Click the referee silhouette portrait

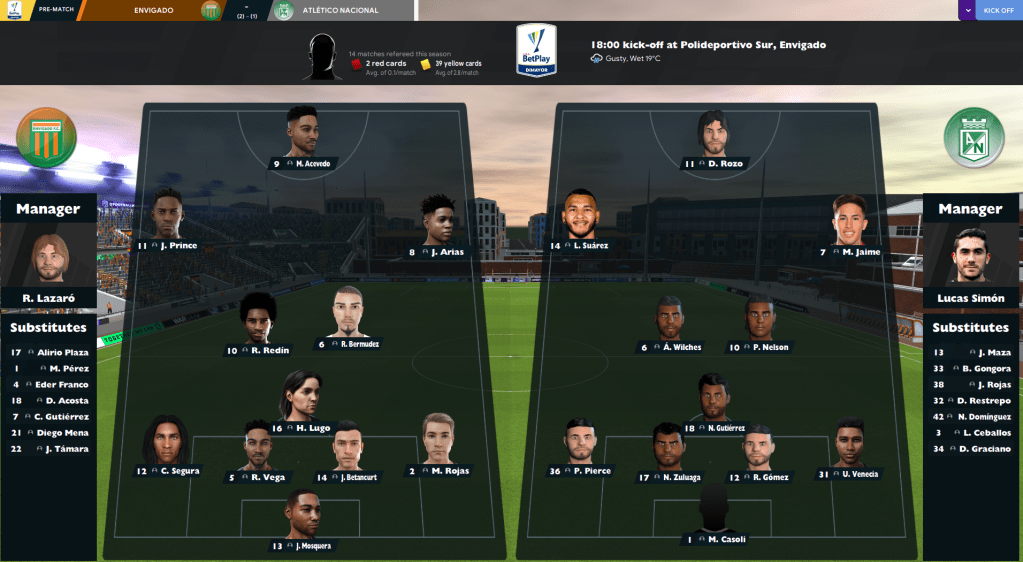tap(321, 56)
